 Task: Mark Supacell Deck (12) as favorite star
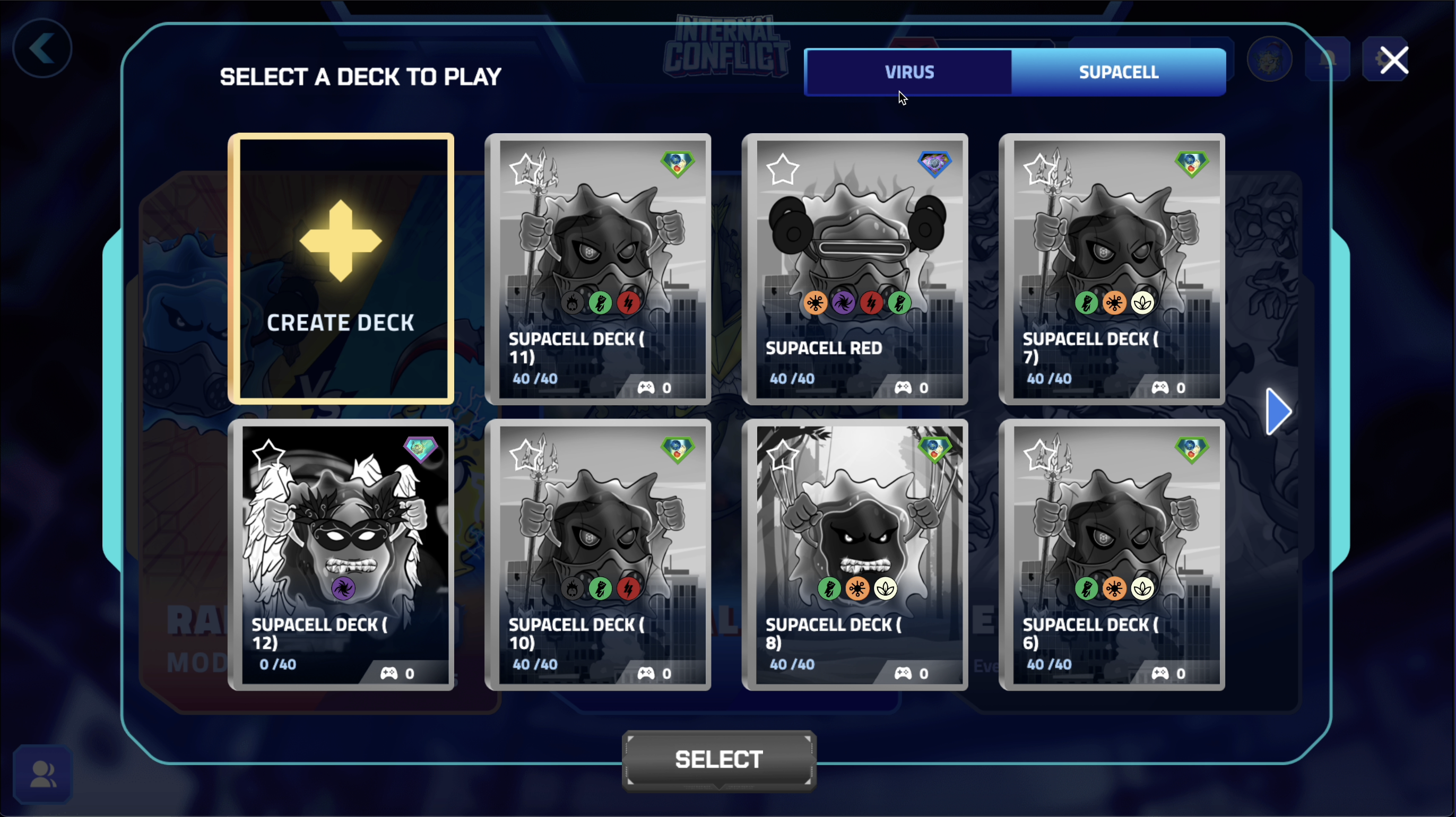(268, 454)
